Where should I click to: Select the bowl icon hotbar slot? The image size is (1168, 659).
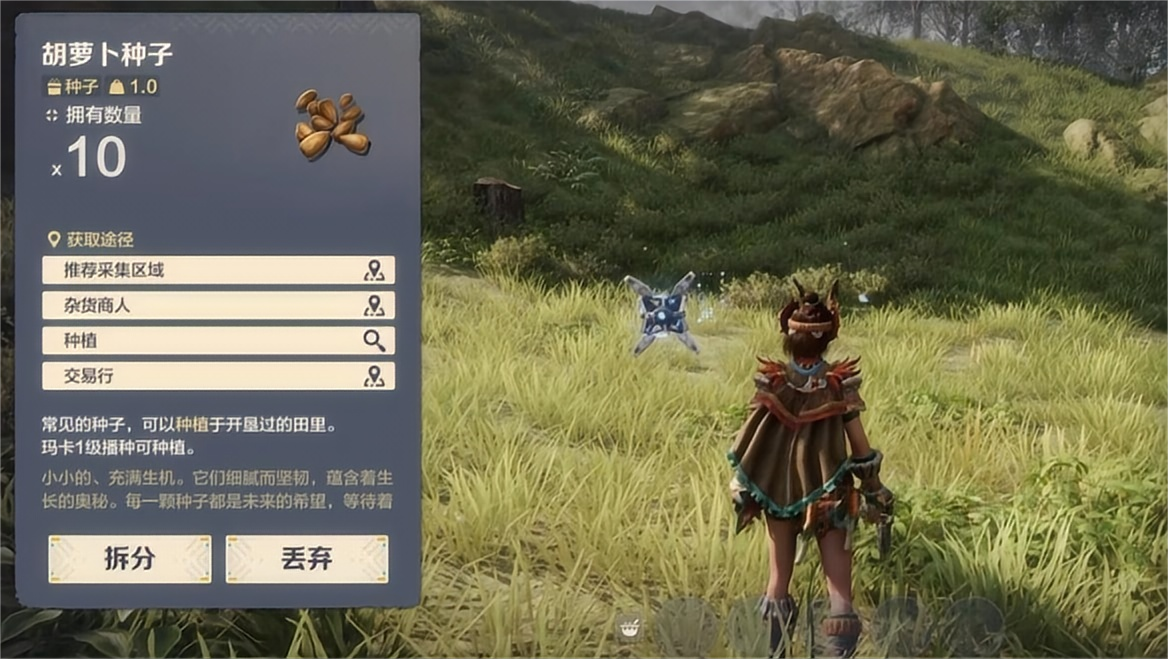[630, 628]
